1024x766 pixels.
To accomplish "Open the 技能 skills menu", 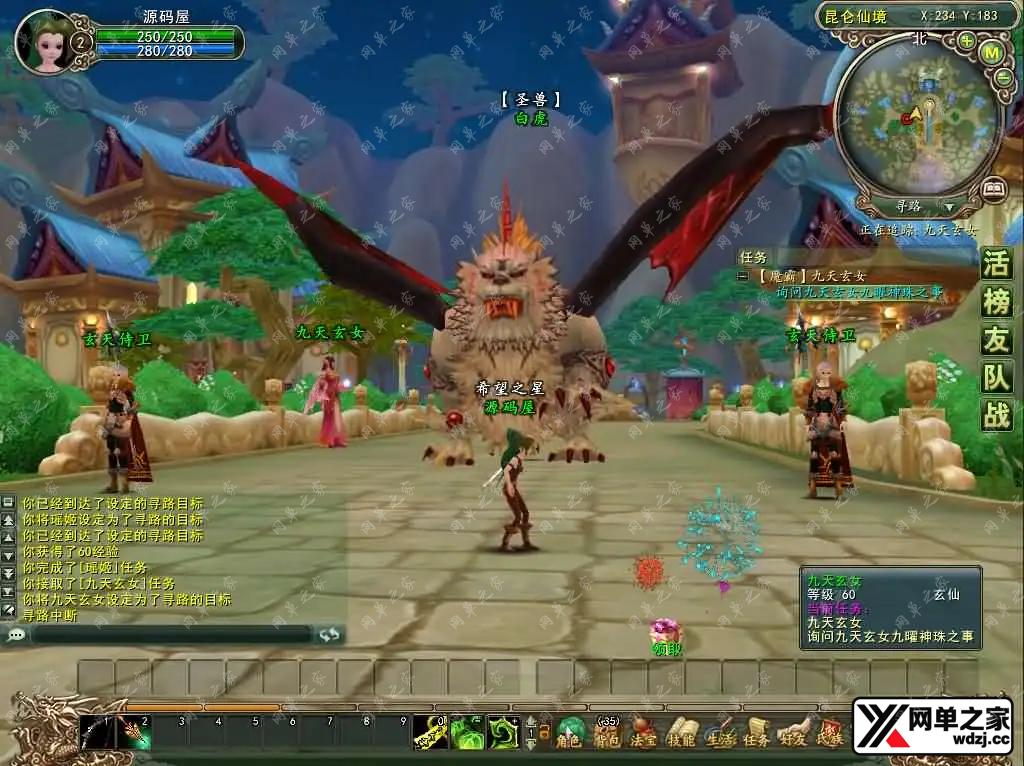I will point(681,733).
